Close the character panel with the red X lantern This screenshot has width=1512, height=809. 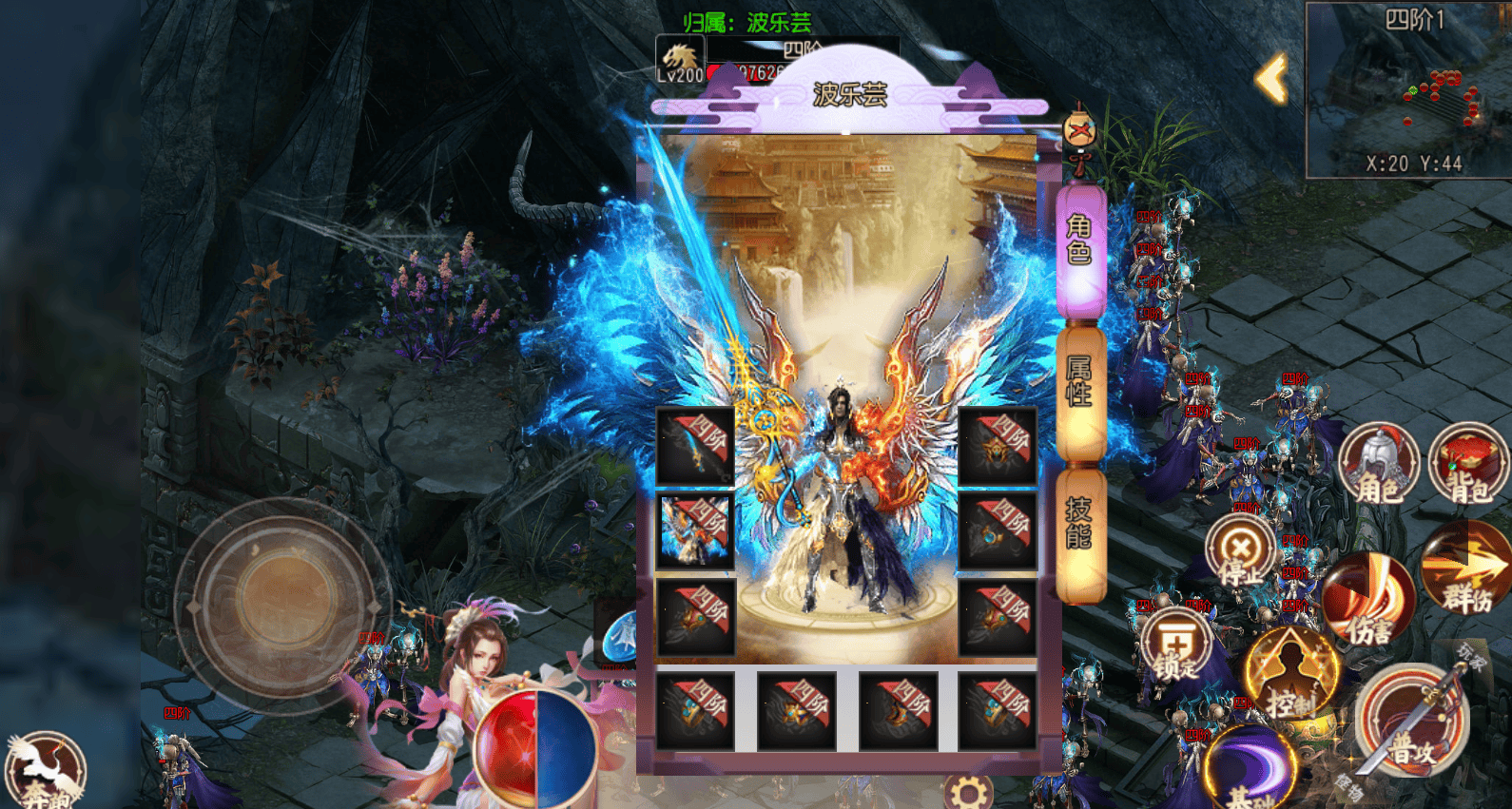[x=1079, y=132]
